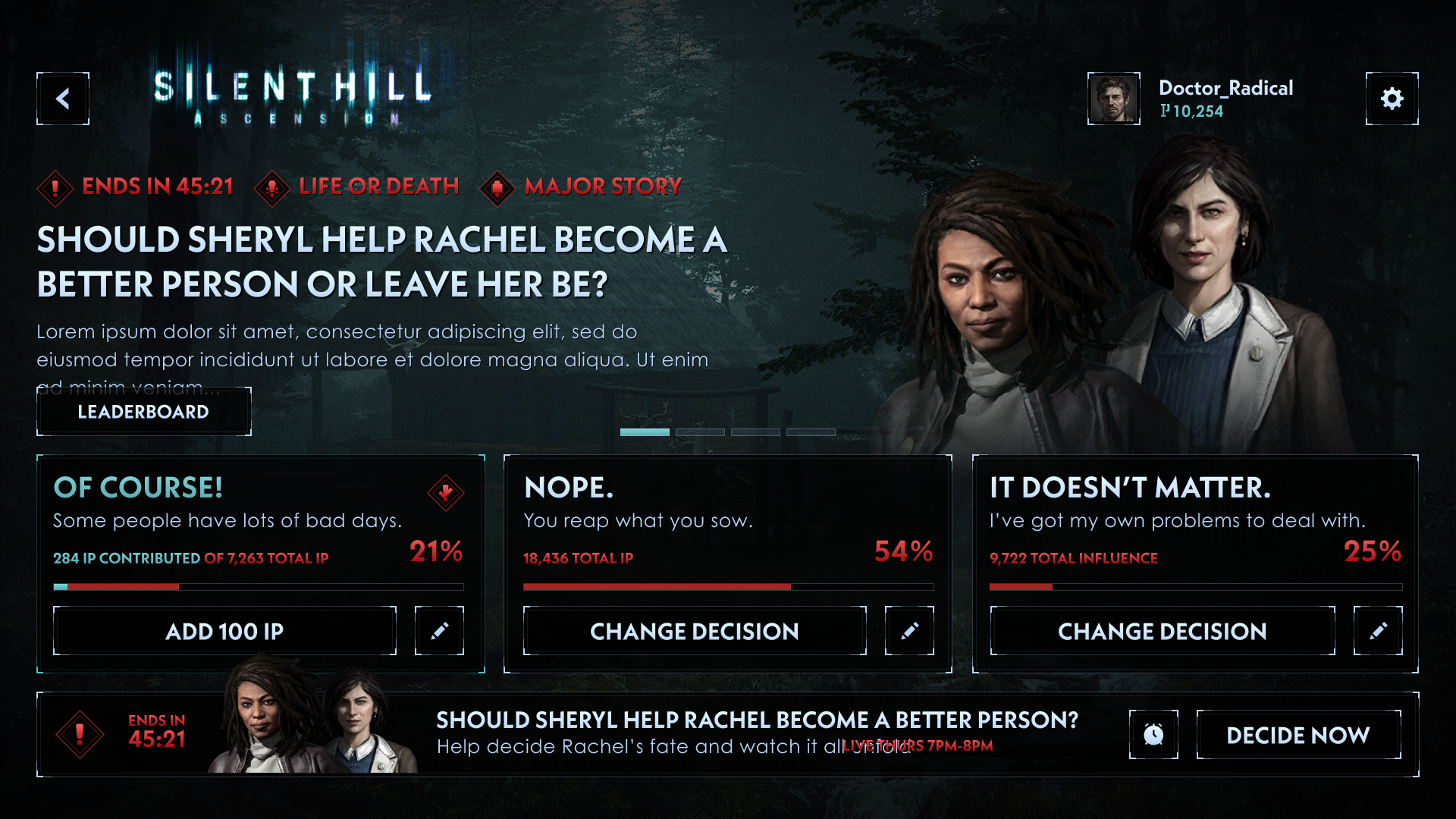Set a reminder with the alarm clock icon
This screenshot has width=1456, height=819.
click(1153, 735)
